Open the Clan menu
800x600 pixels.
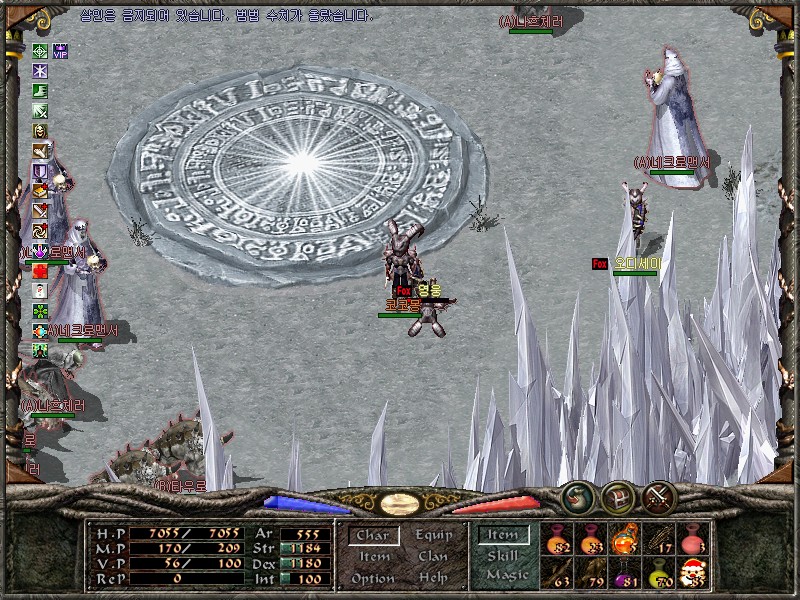pyautogui.click(x=433, y=557)
